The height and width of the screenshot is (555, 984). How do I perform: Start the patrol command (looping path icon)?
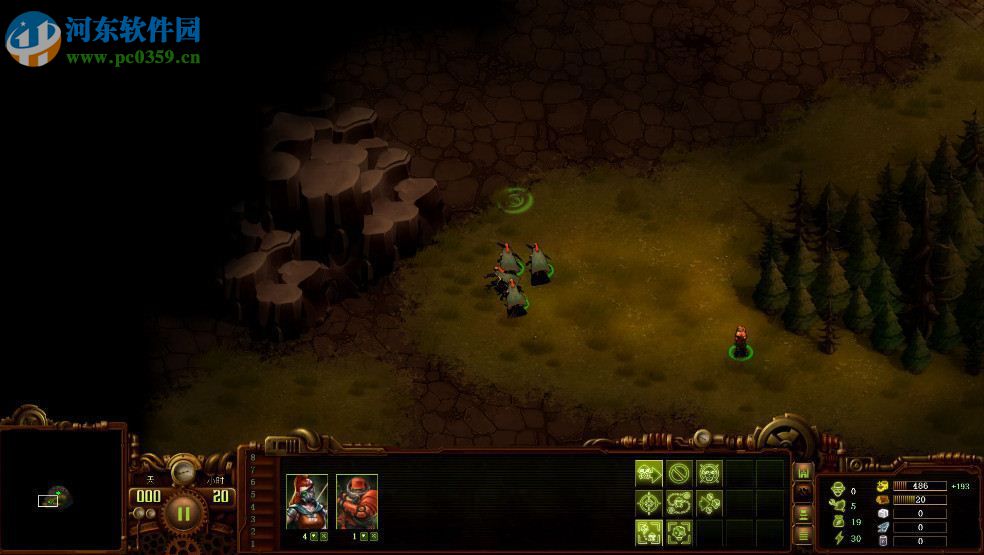click(679, 502)
